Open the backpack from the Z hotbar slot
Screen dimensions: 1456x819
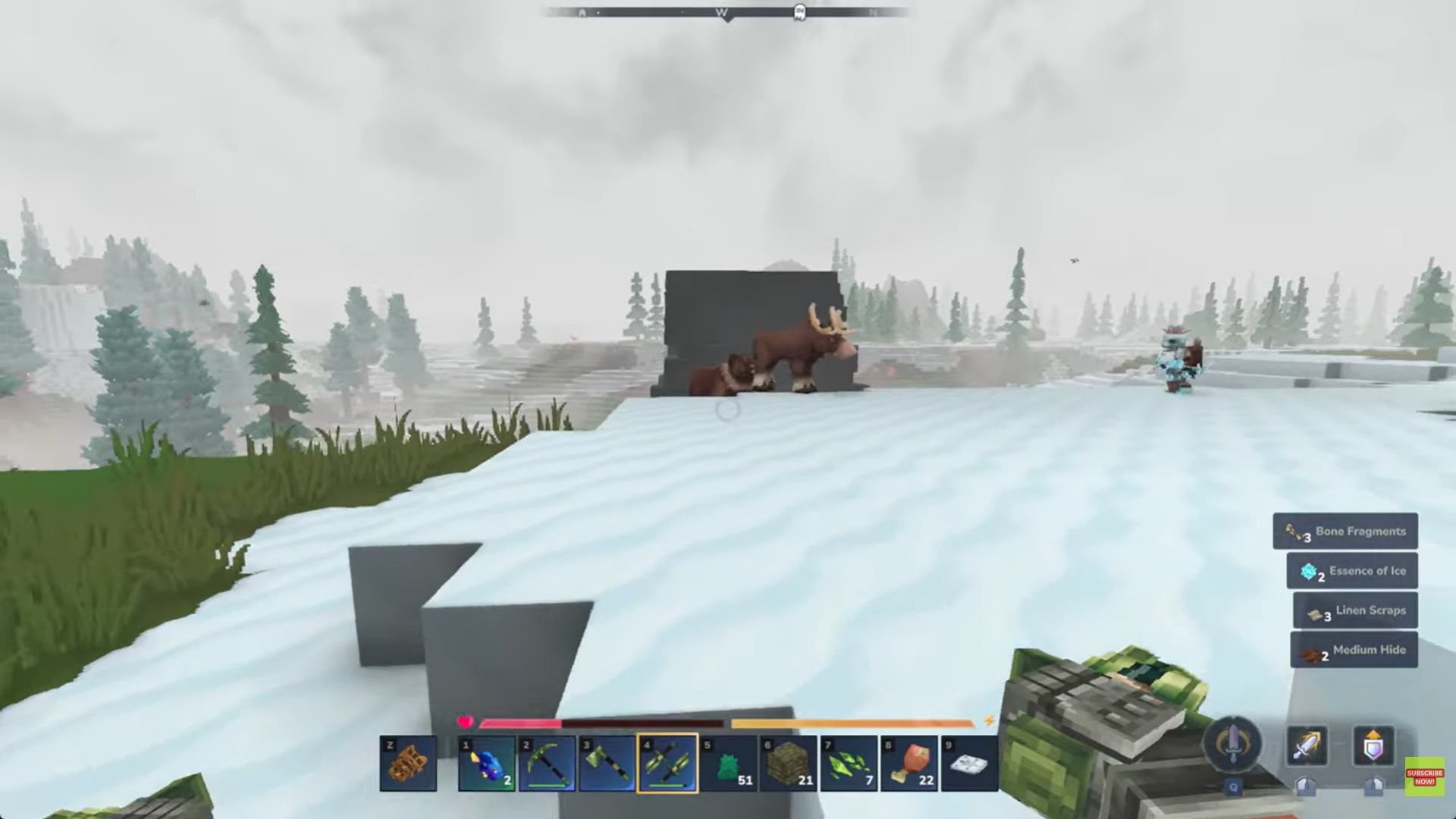(x=409, y=762)
